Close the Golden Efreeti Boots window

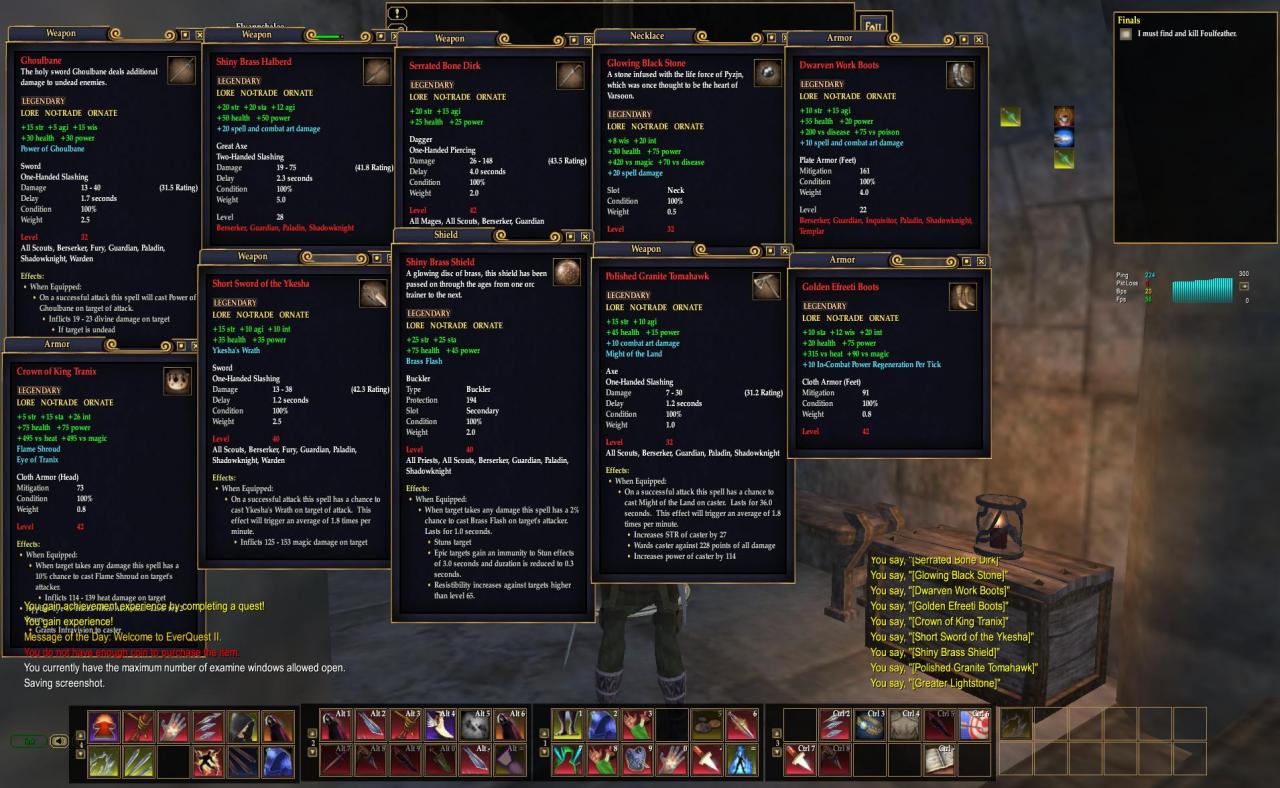coord(979,261)
